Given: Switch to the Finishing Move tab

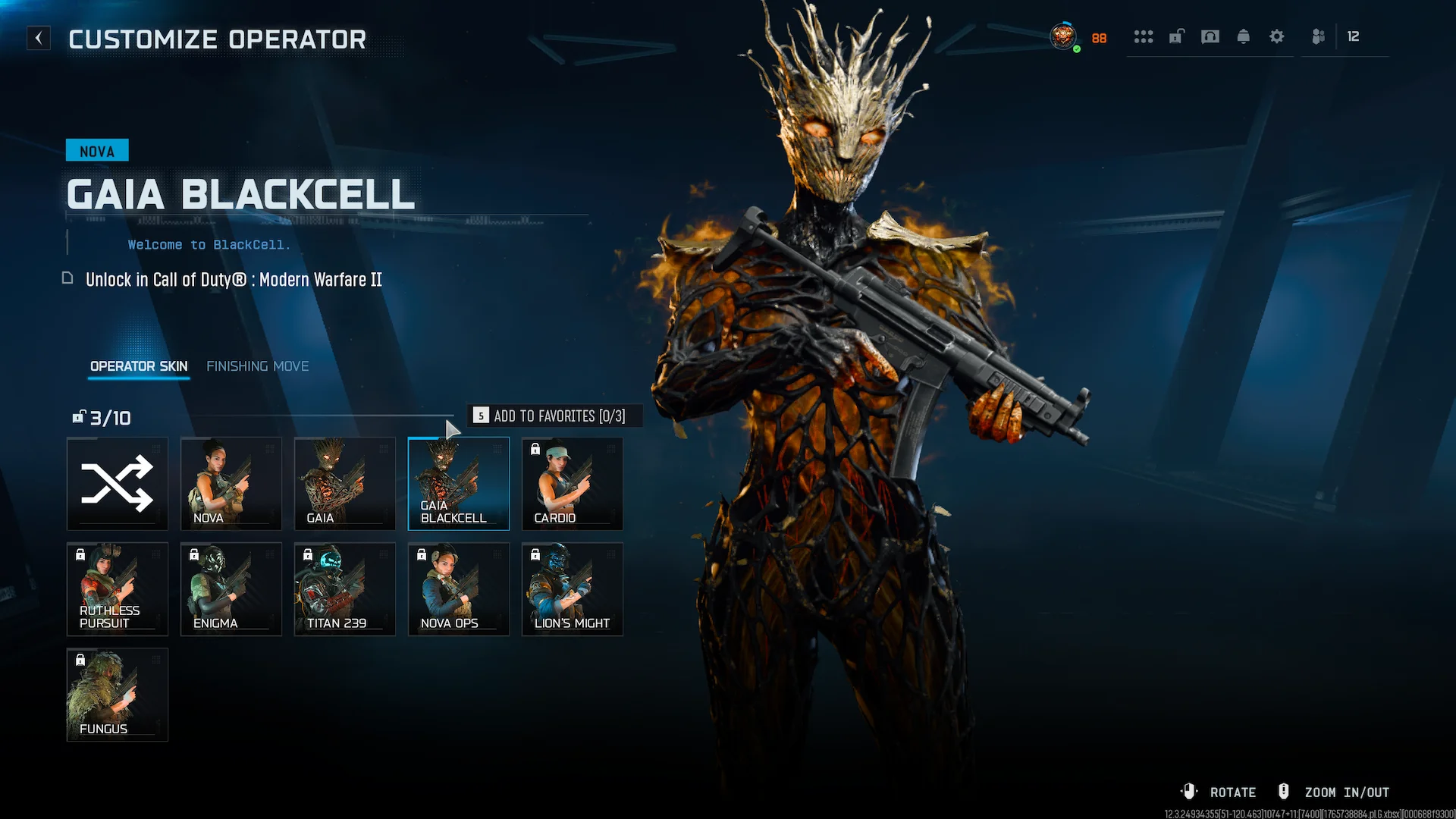Looking at the screenshot, I should [x=257, y=366].
